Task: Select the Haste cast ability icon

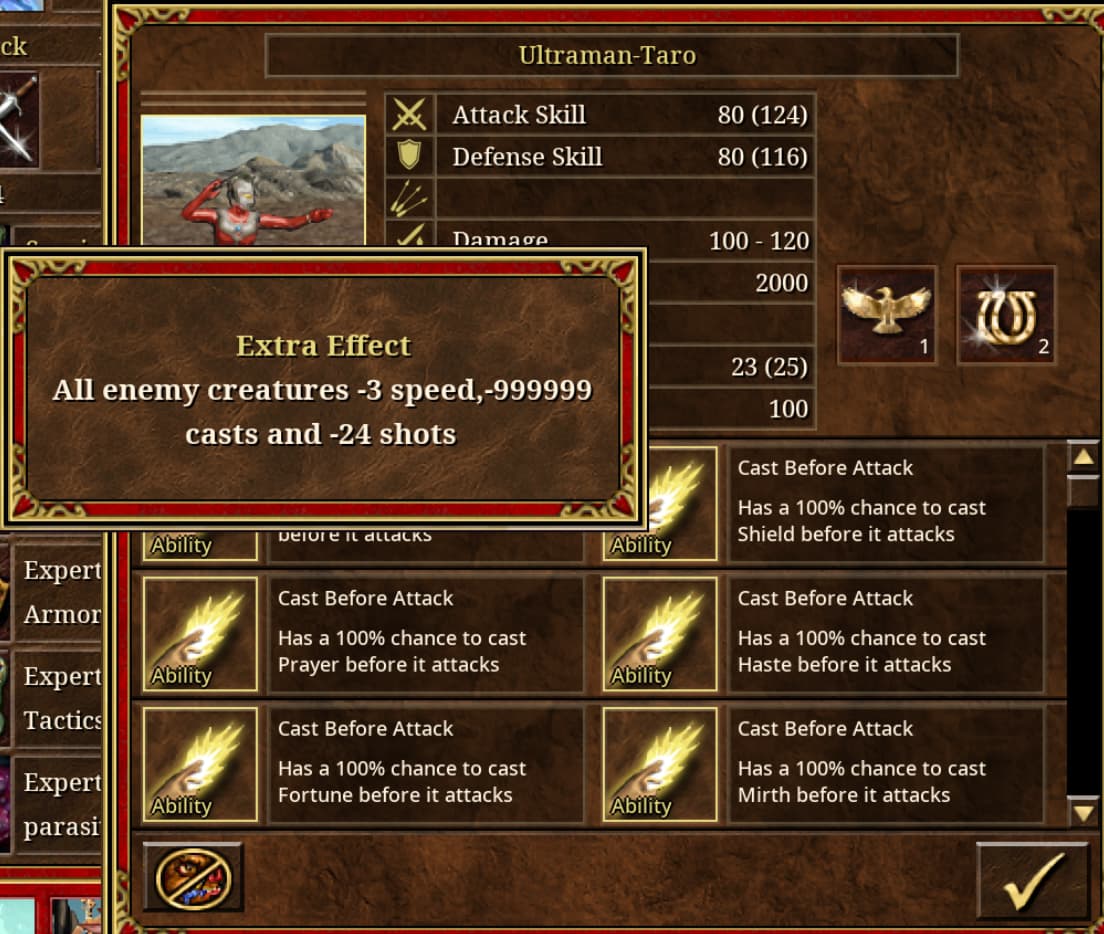Action: point(660,635)
